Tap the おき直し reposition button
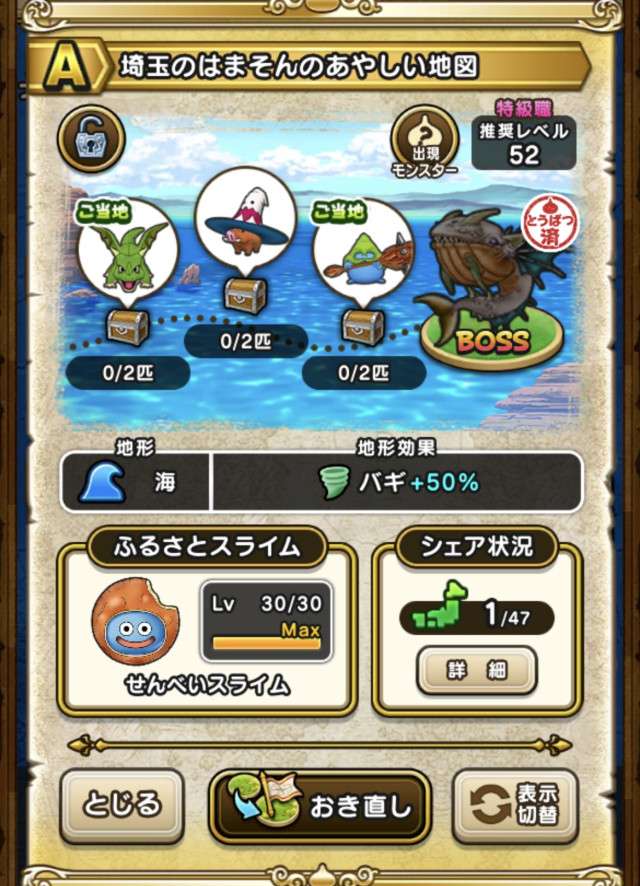Image resolution: width=640 pixels, height=886 pixels. 319,806
